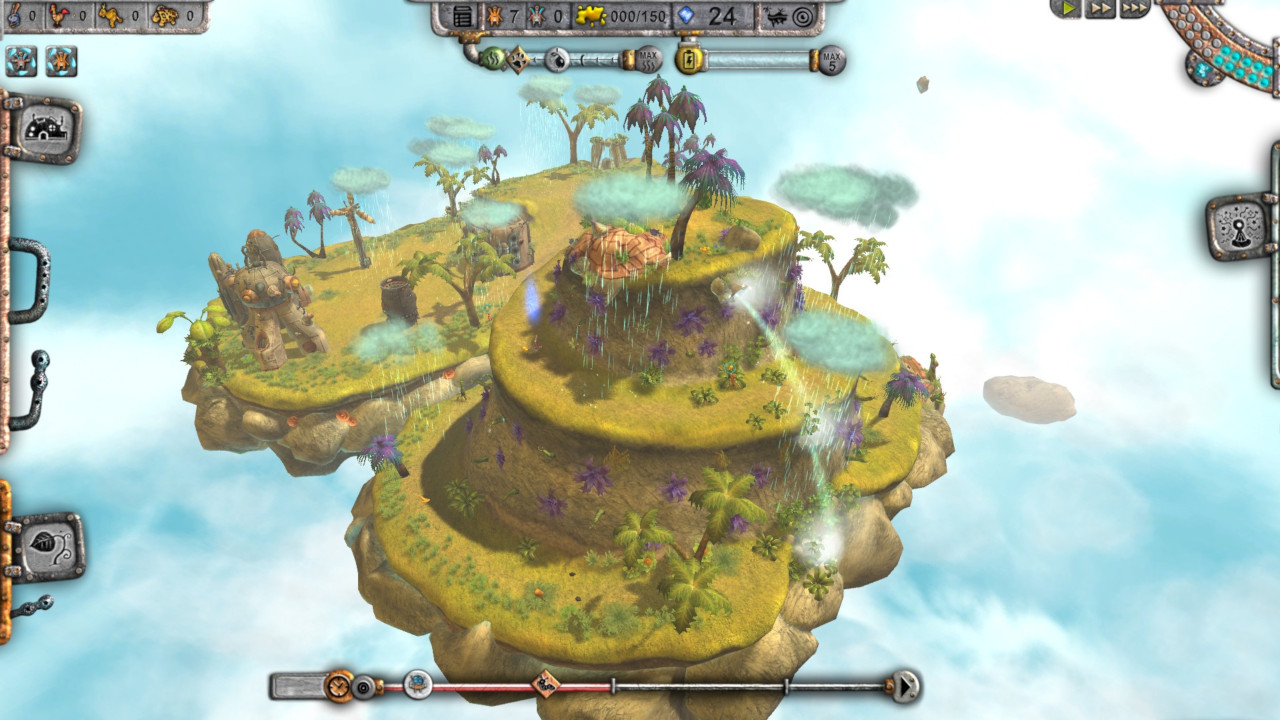Click the clock icon on the bottom timeline bar

pyautogui.click(x=338, y=684)
